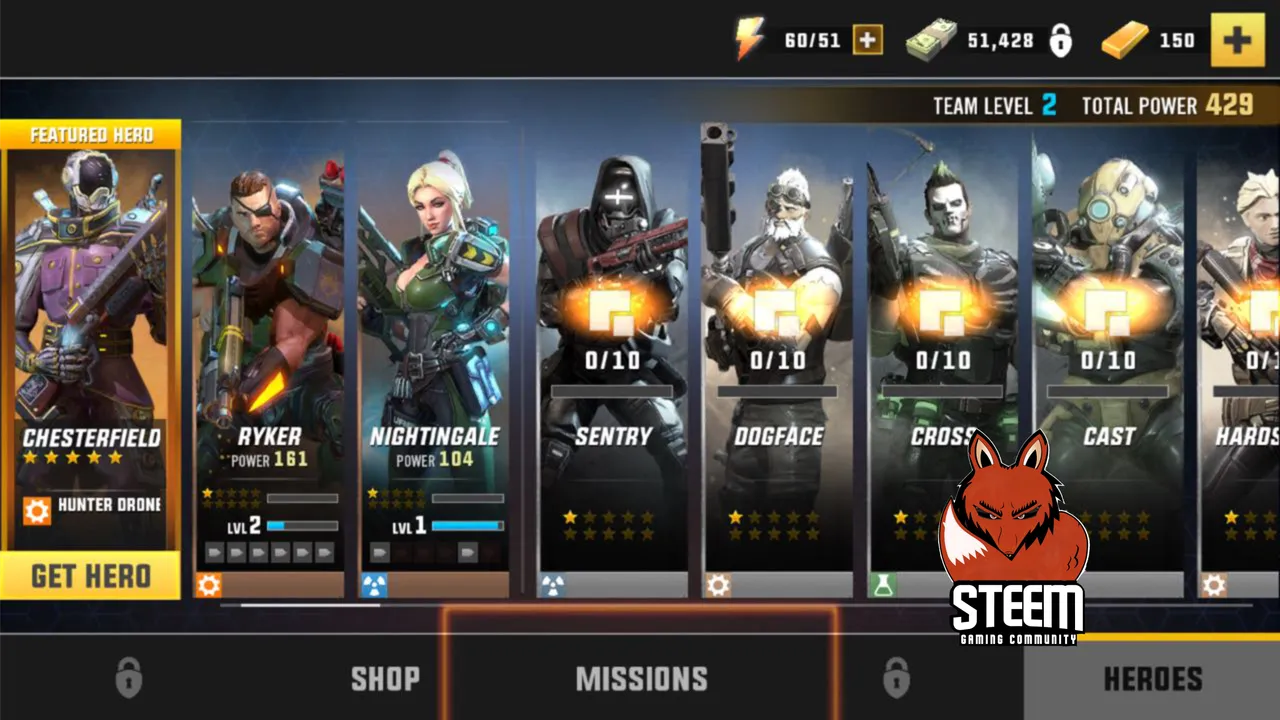Open the Sentry hero card
This screenshot has width=1280, height=720.
coord(613,330)
